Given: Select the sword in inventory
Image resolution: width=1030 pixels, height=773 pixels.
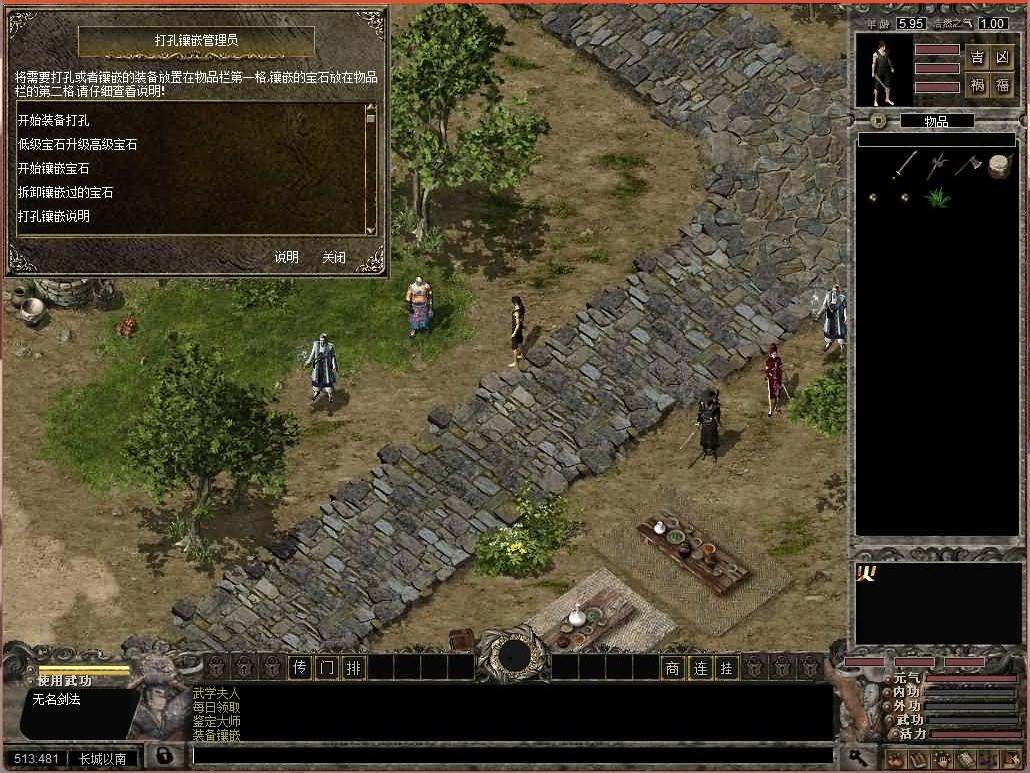Looking at the screenshot, I should pyautogui.click(x=905, y=164).
